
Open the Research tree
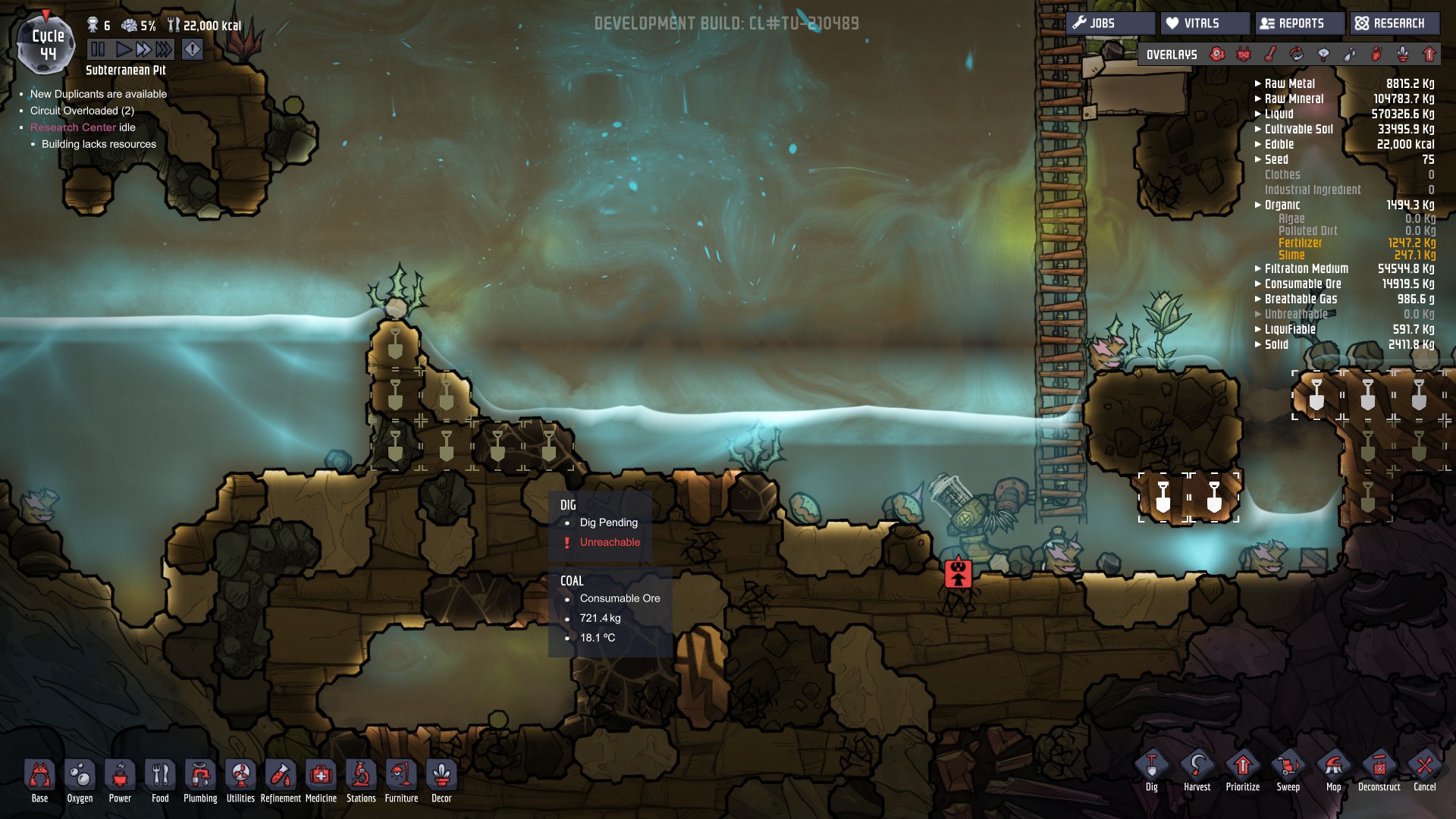(x=1394, y=24)
